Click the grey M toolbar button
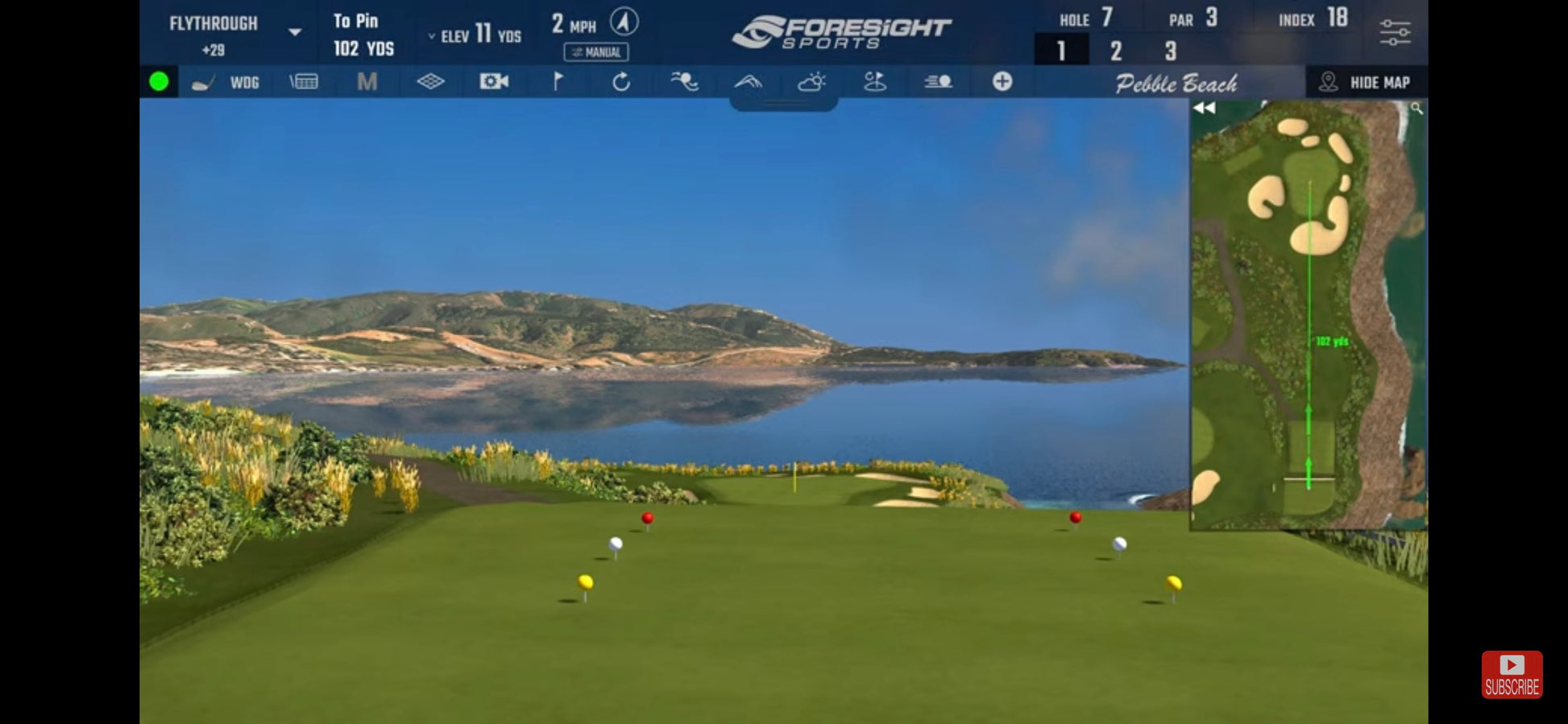1568x724 pixels. 367,81
